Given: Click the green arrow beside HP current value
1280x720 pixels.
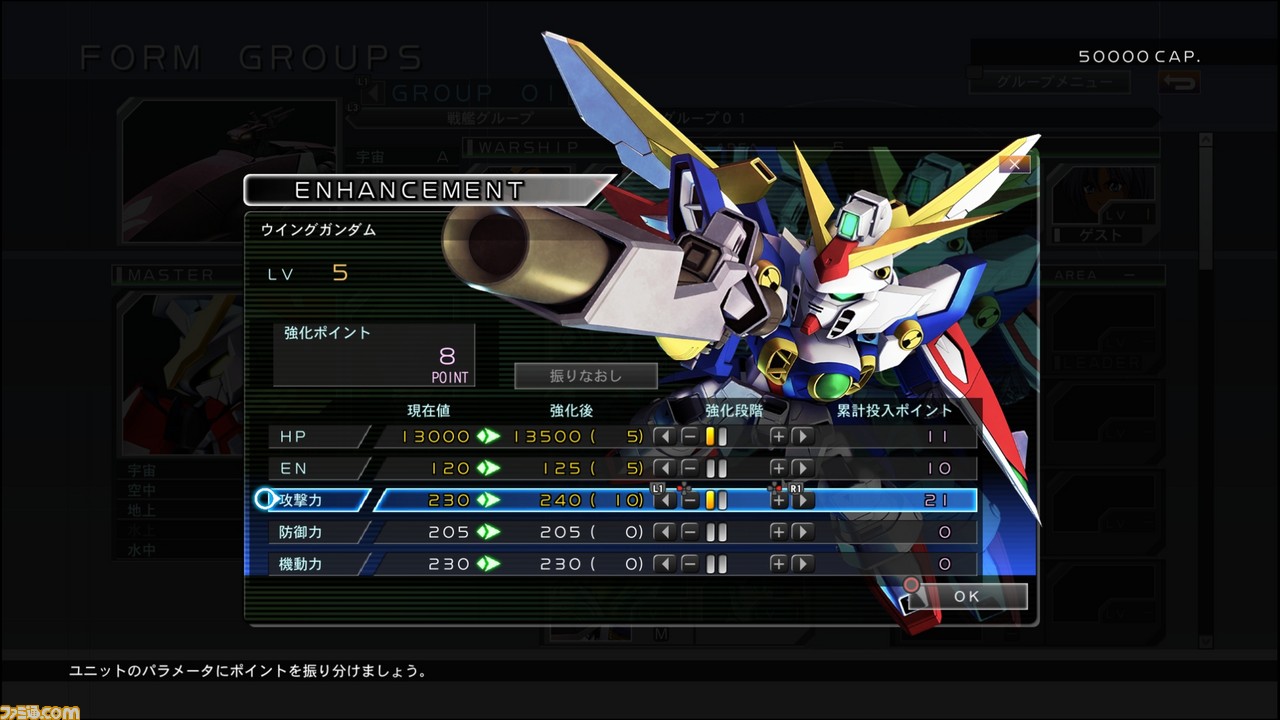Looking at the screenshot, I should pos(488,436).
